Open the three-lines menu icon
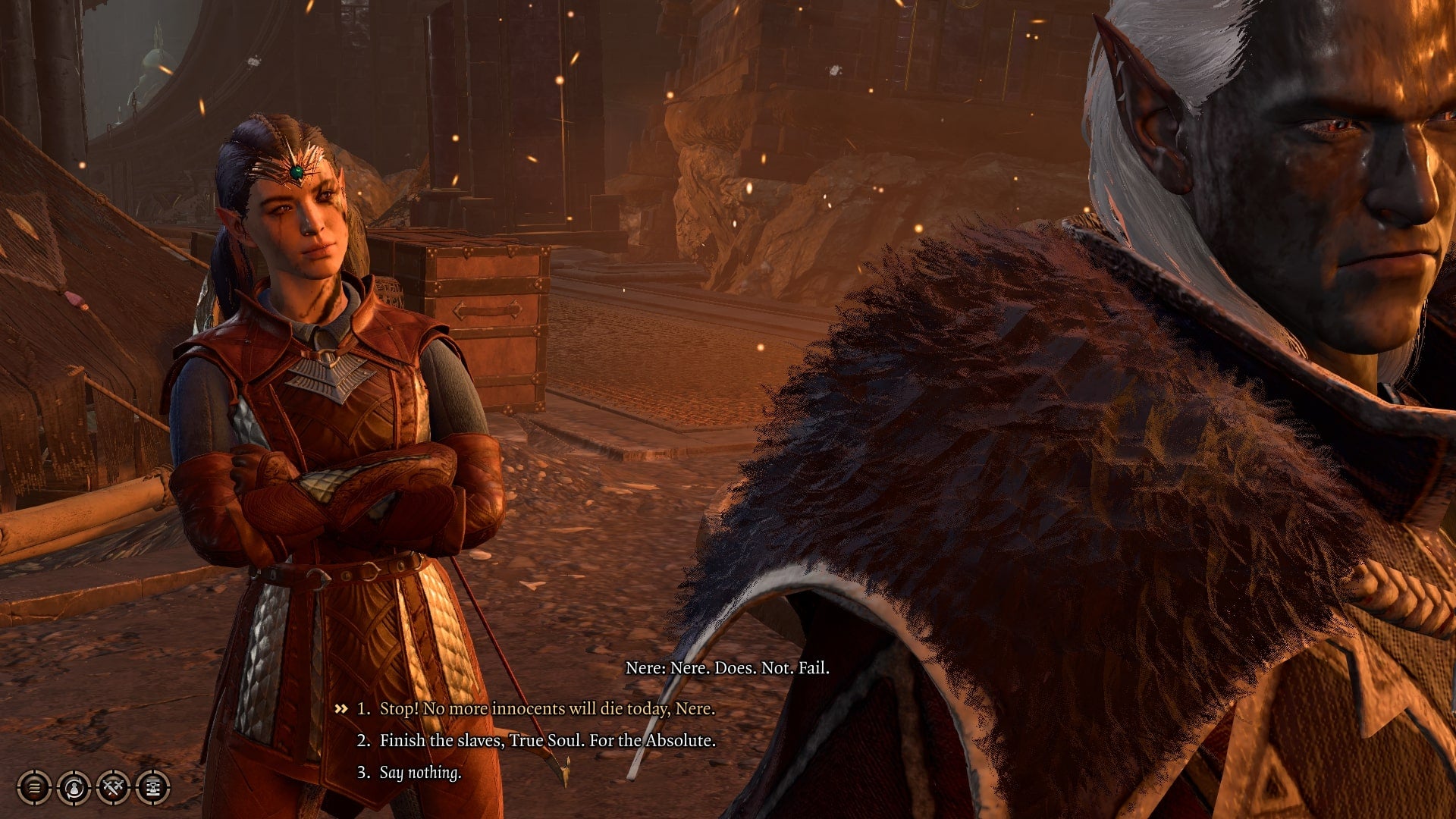The height and width of the screenshot is (819, 1456). click(34, 788)
